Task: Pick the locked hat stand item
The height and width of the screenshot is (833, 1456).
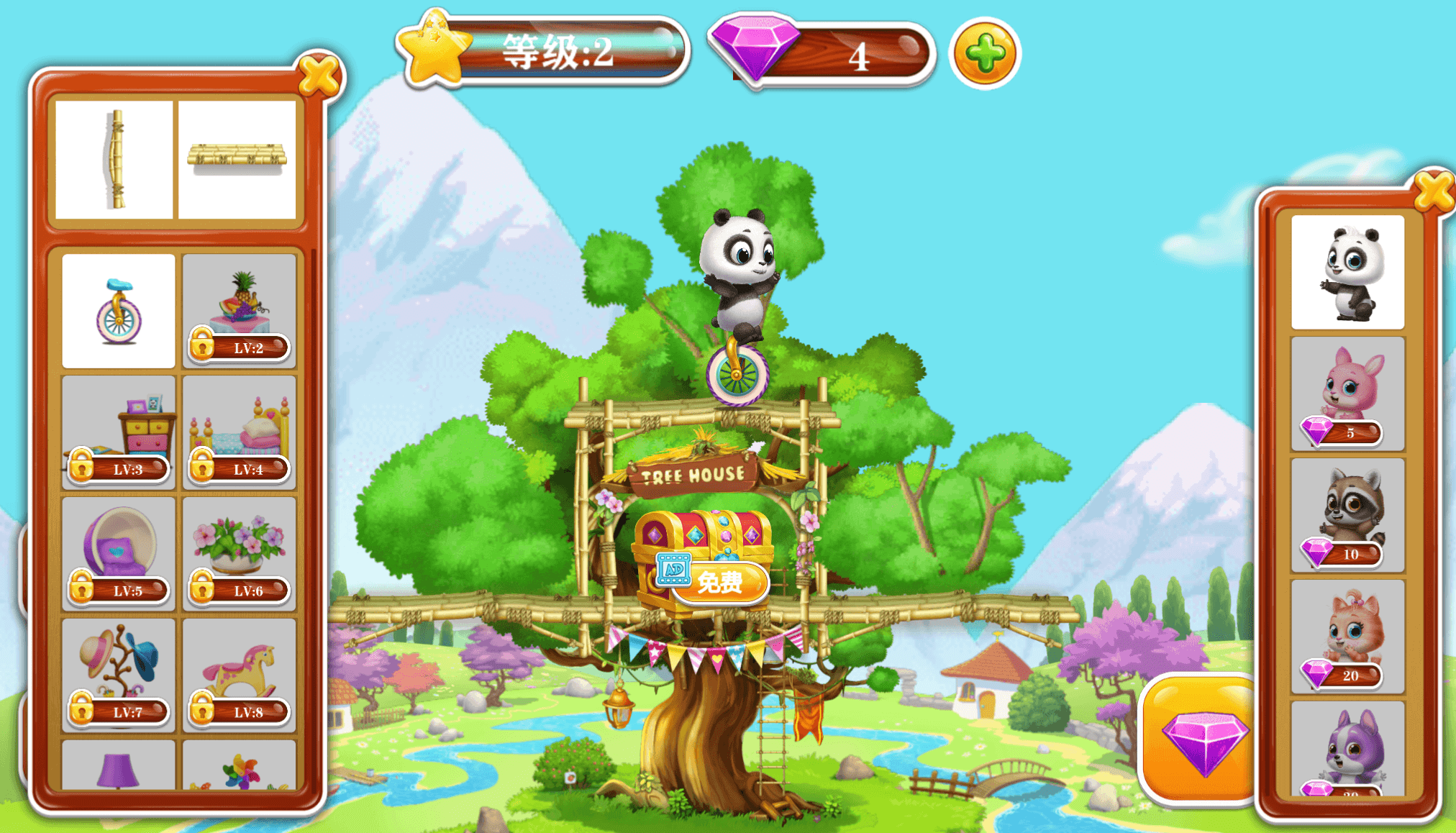Action: [x=119, y=675]
